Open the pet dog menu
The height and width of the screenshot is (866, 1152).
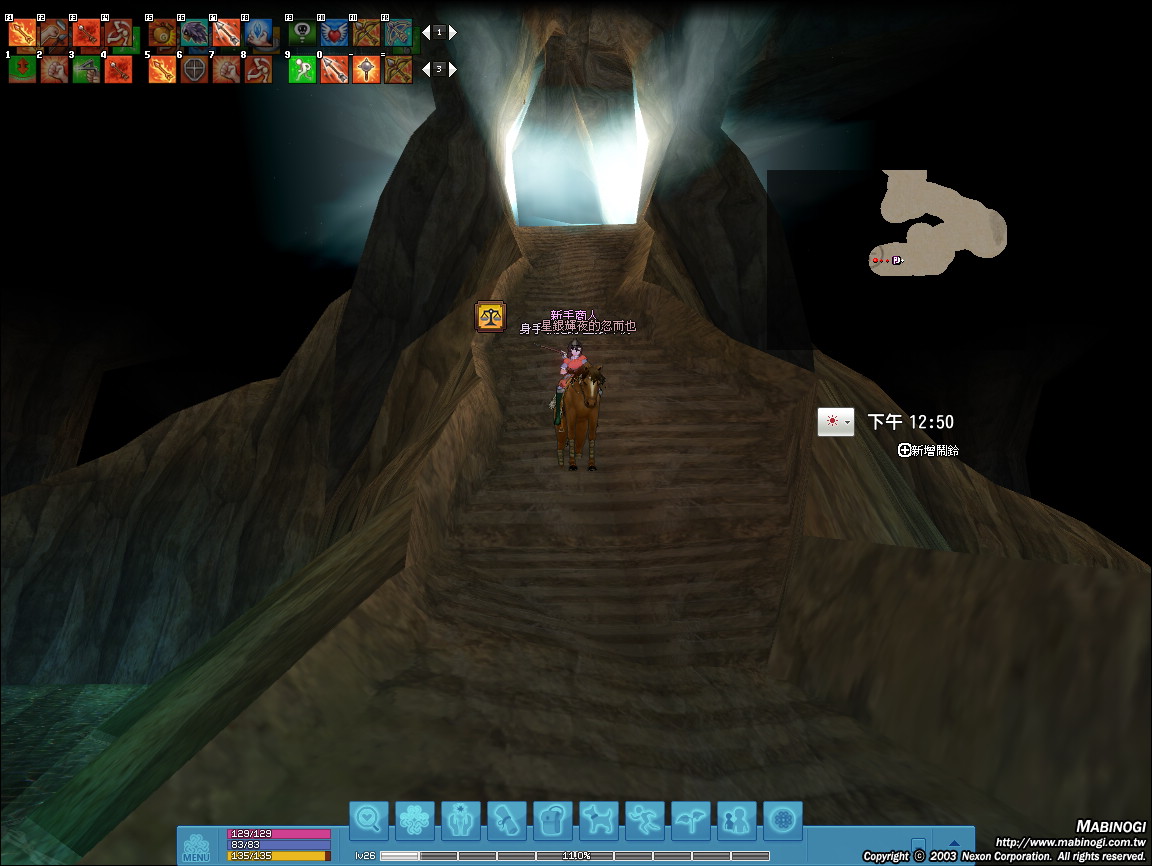pyautogui.click(x=599, y=820)
